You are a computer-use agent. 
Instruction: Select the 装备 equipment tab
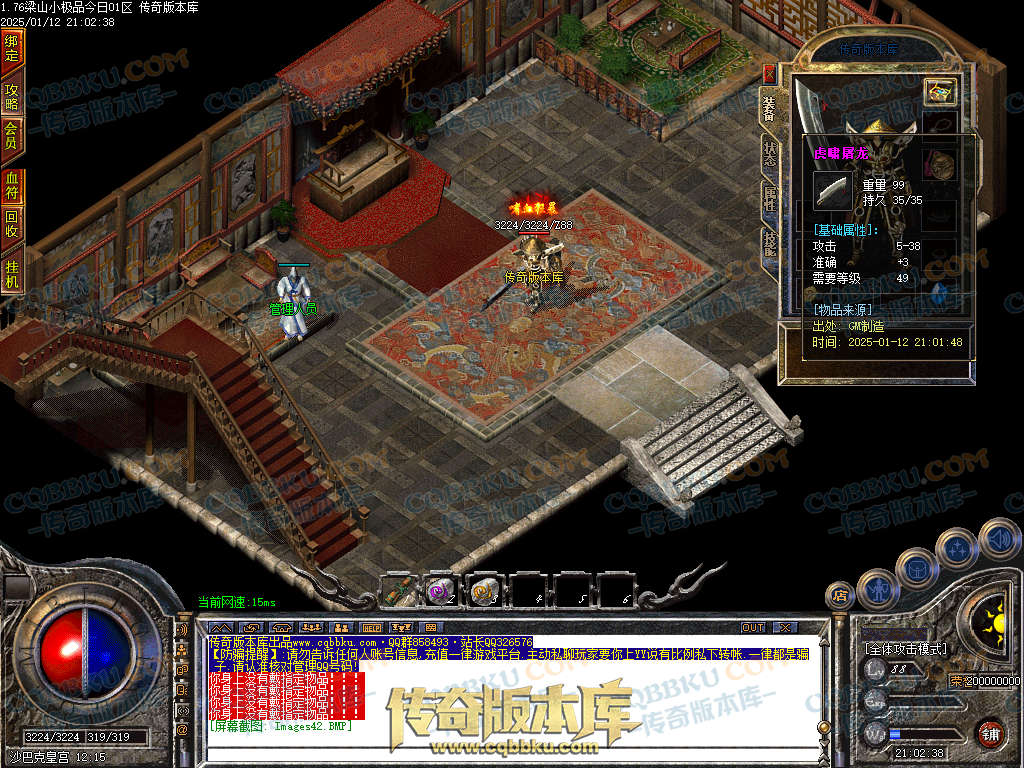tap(769, 107)
